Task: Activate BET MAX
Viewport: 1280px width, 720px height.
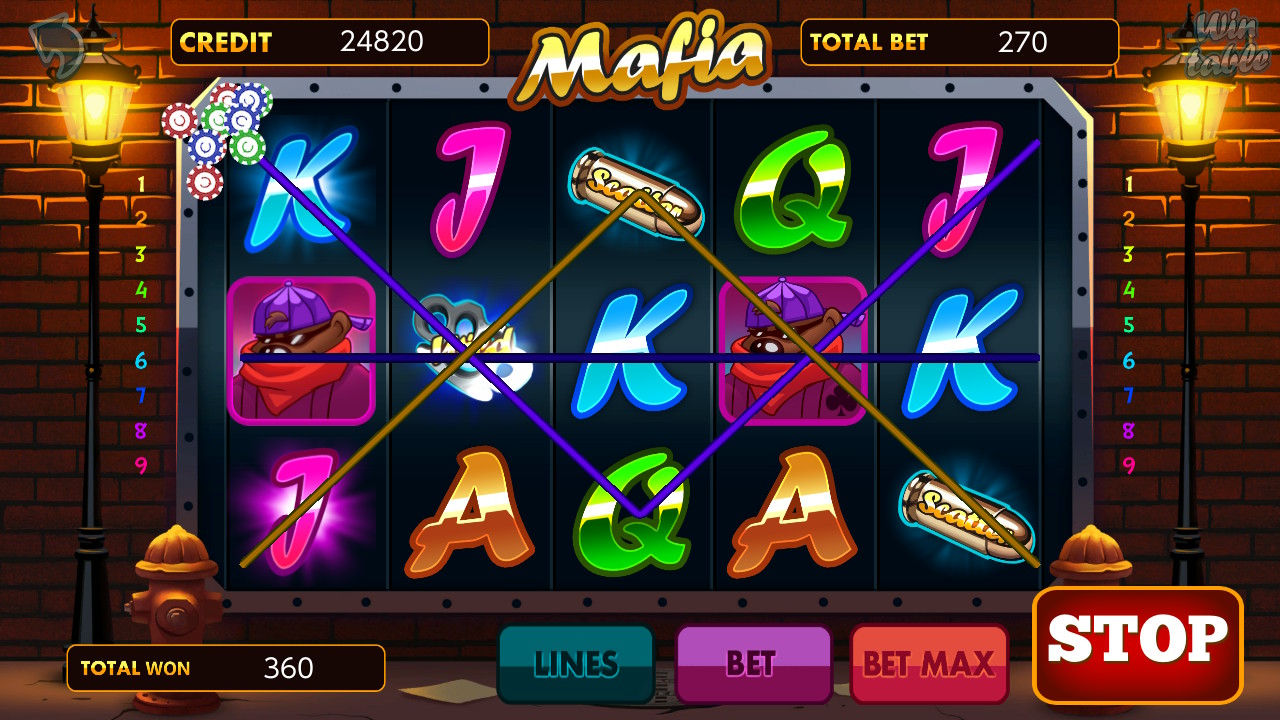Action: click(929, 662)
